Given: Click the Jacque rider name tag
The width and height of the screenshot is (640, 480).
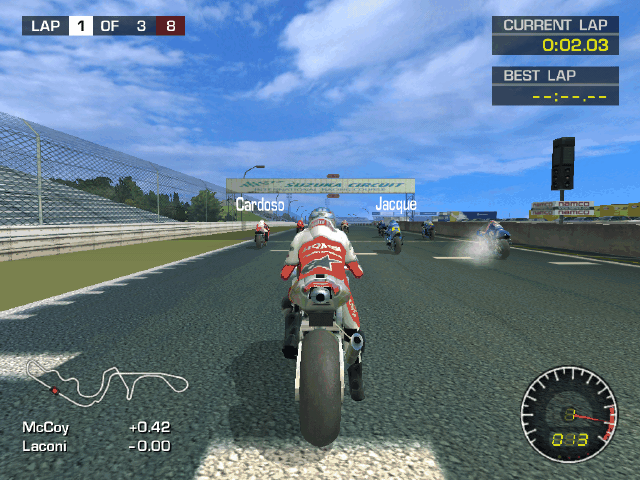Looking at the screenshot, I should (396, 205).
